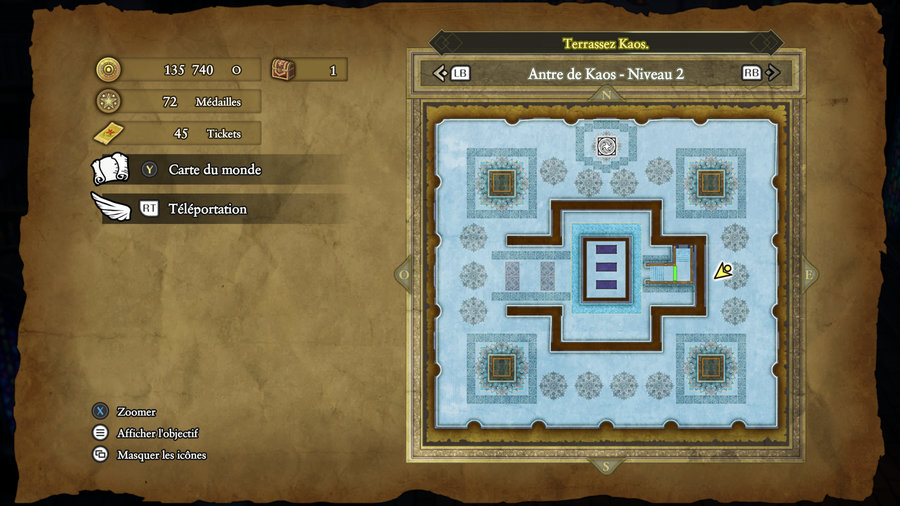This screenshot has width=900, height=506.
Task: Click the green door marker on the map
Action: click(x=675, y=271)
